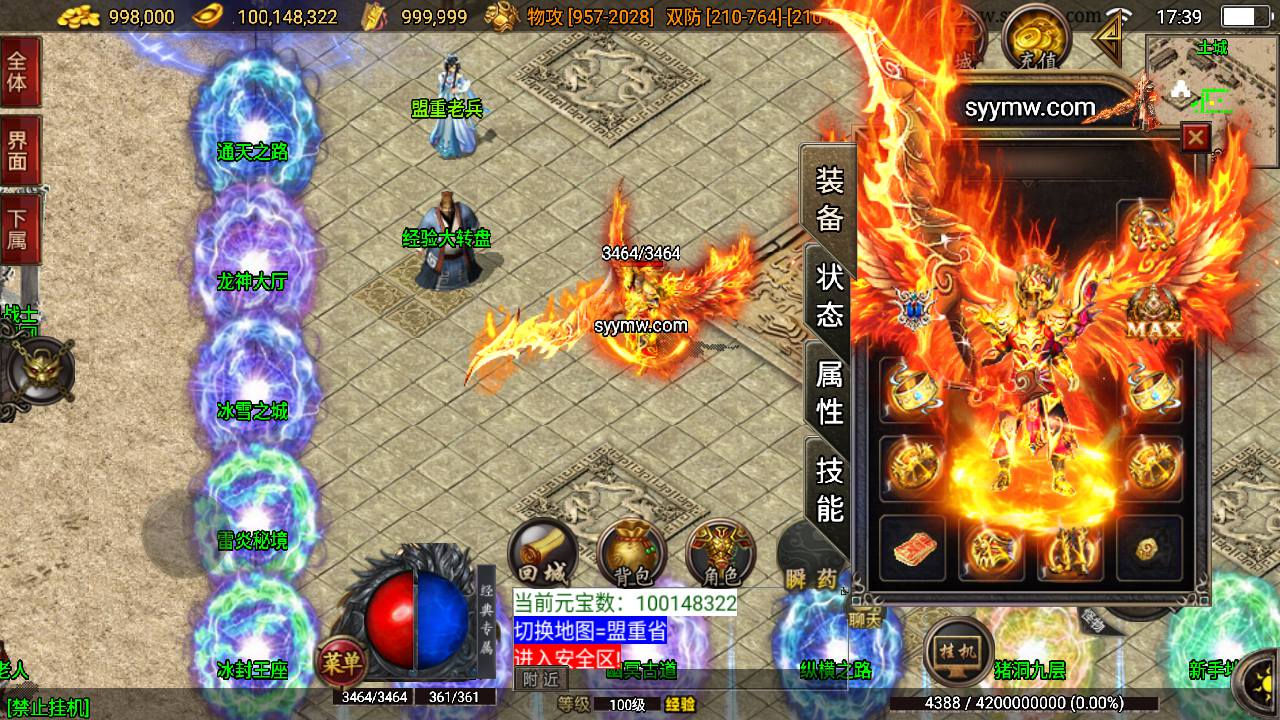Inspect the MAX medal equipment slot
This screenshot has width=1280, height=720.
tap(1153, 314)
